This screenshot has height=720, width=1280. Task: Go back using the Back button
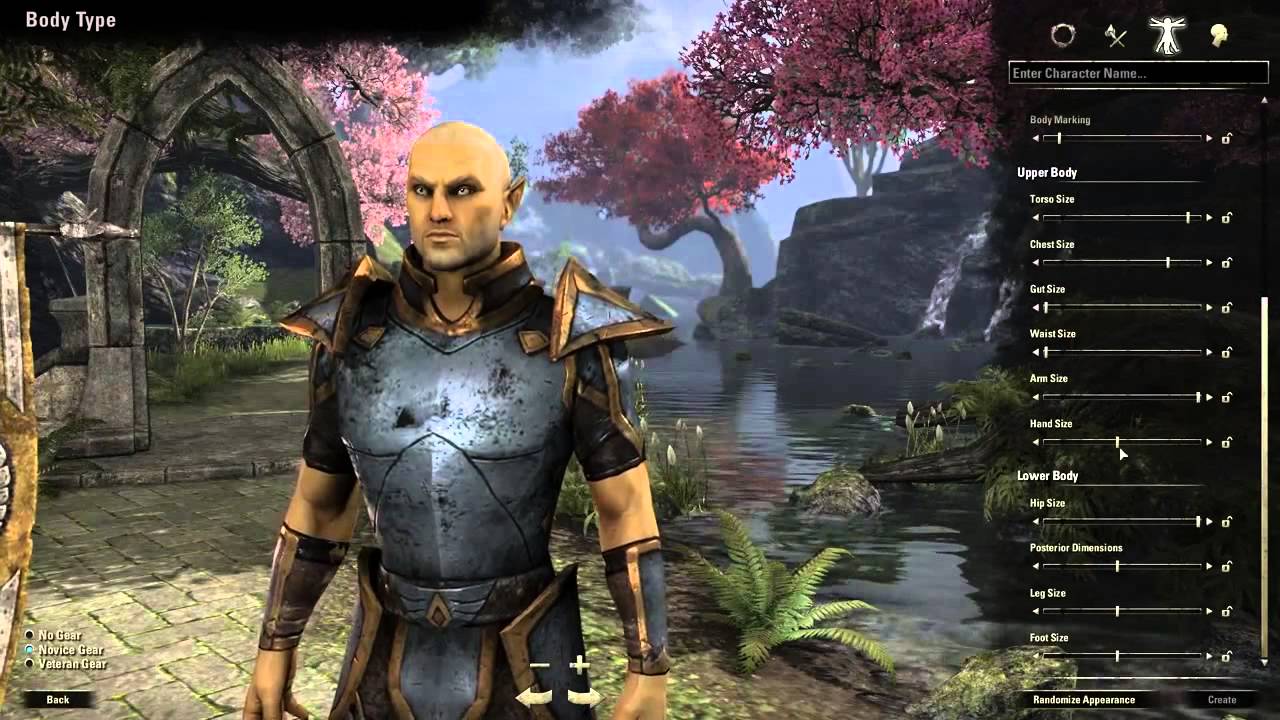click(60, 701)
